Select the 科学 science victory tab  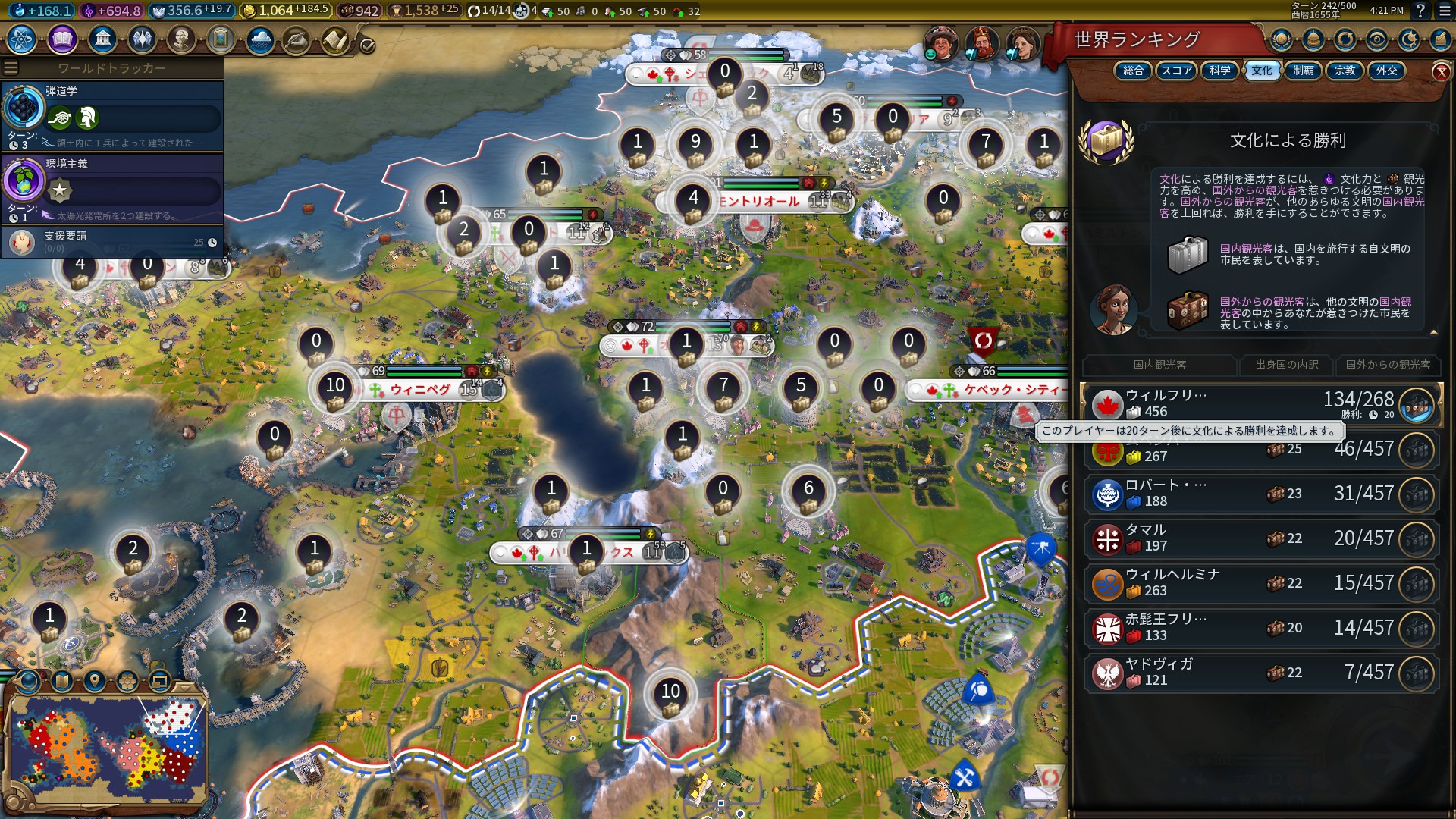[1219, 71]
